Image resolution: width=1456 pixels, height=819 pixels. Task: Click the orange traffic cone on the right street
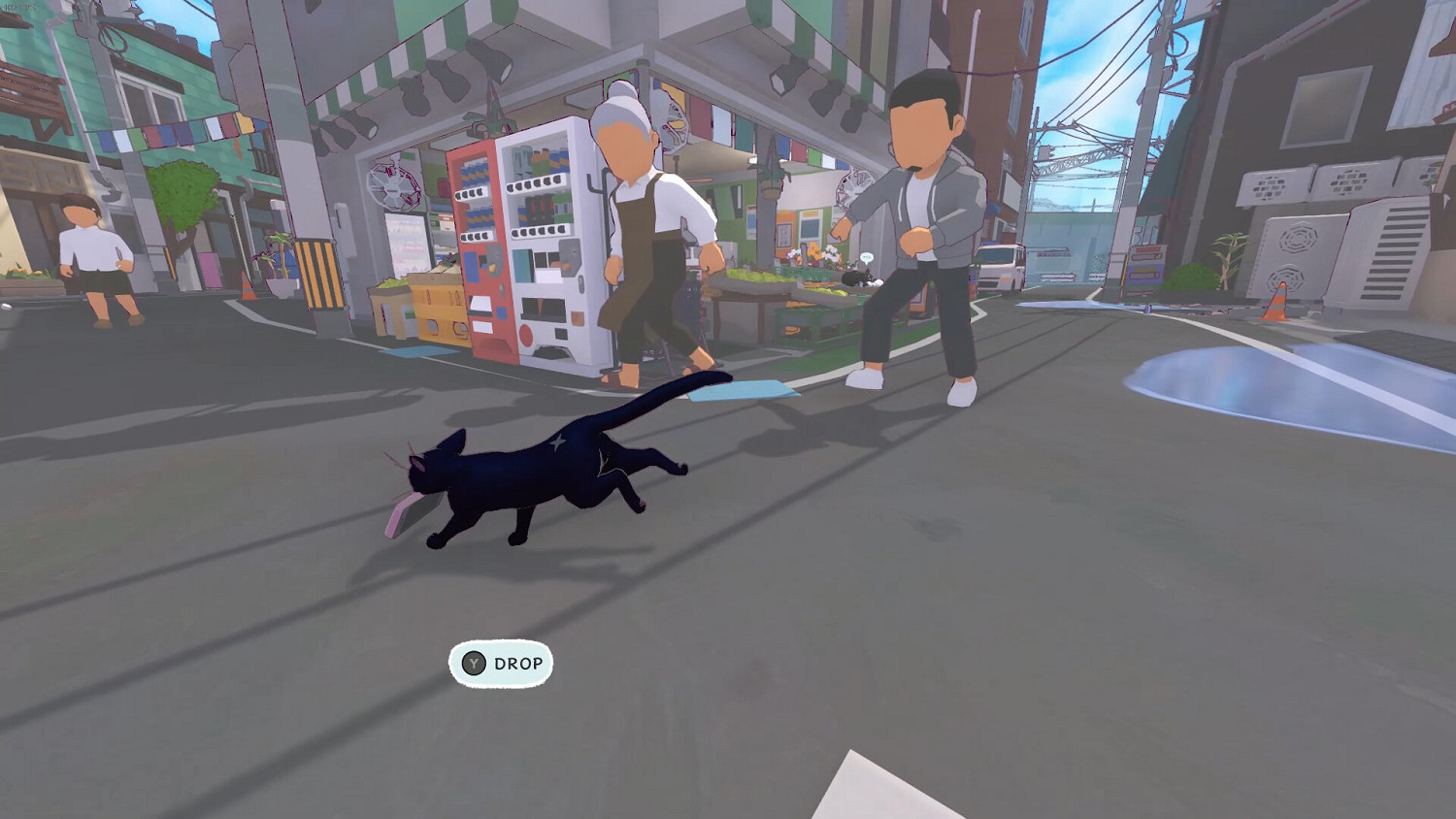coord(1276,301)
